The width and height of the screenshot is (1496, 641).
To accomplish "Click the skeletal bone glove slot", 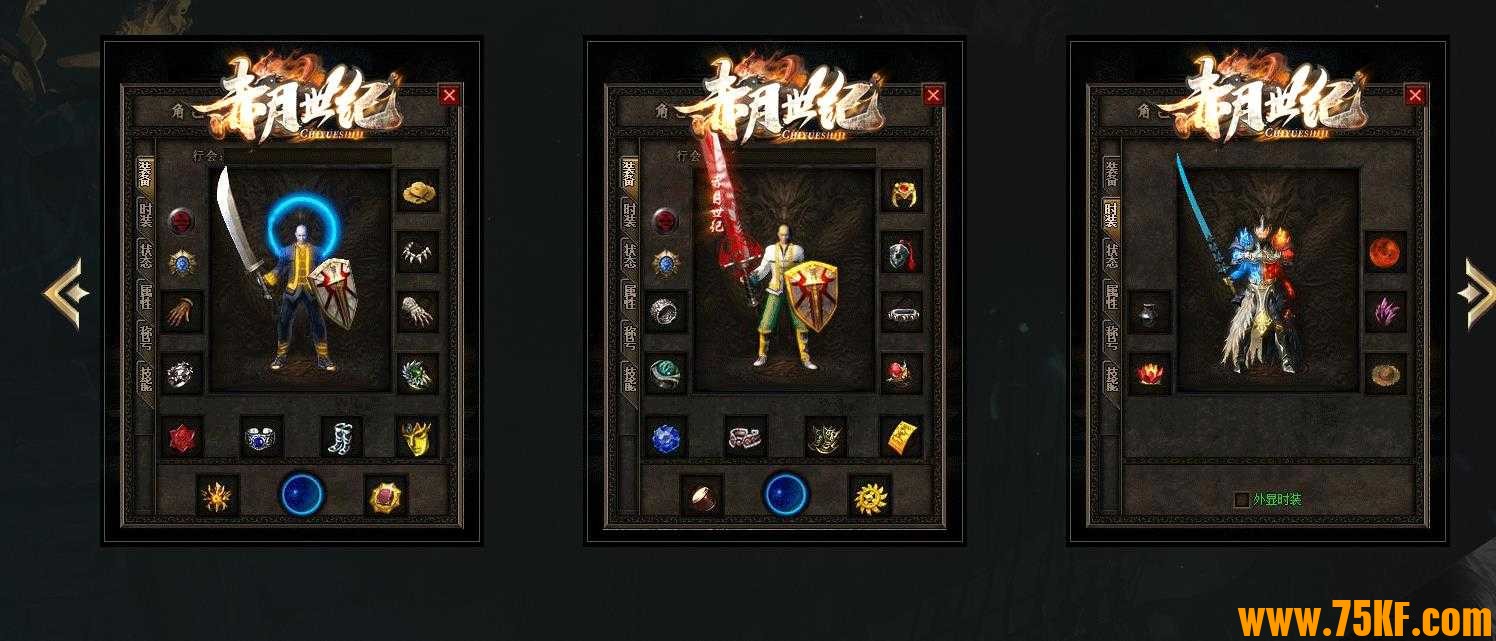I will (418, 312).
